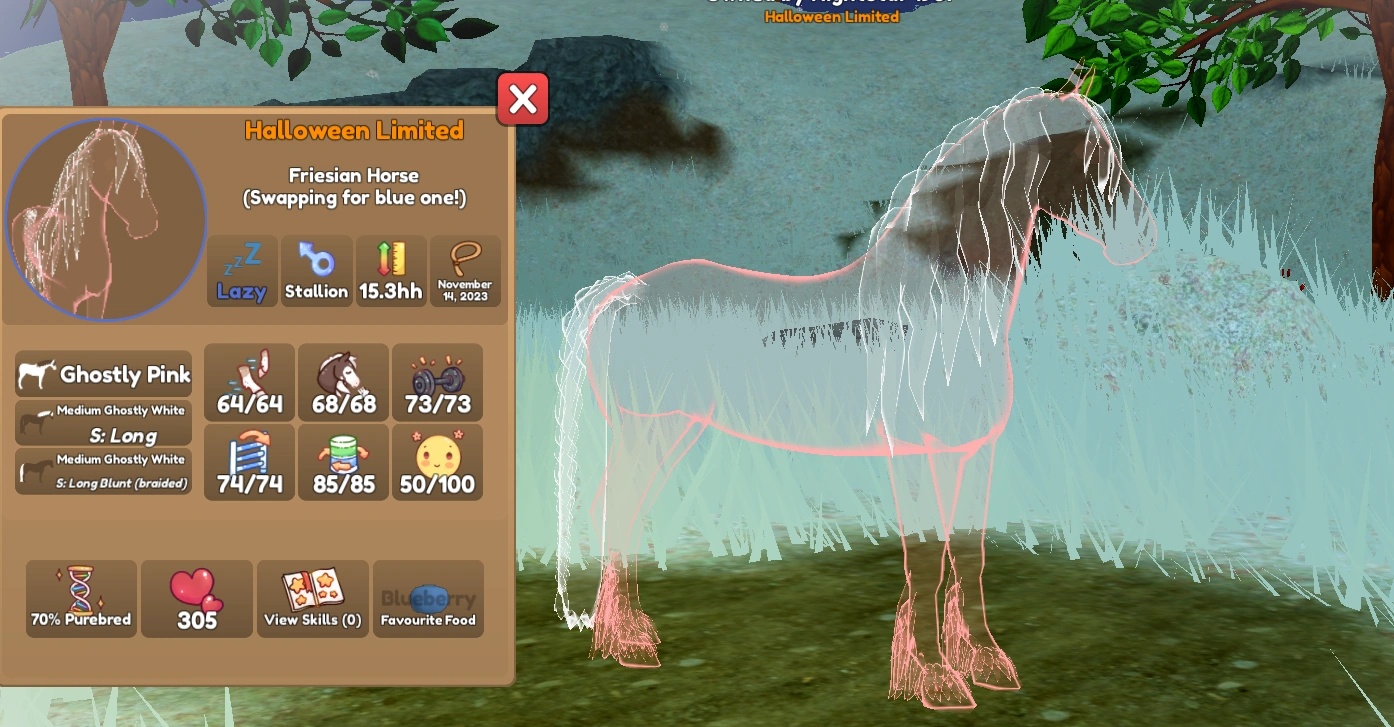Close the Friesian Horse info card

(522, 98)
